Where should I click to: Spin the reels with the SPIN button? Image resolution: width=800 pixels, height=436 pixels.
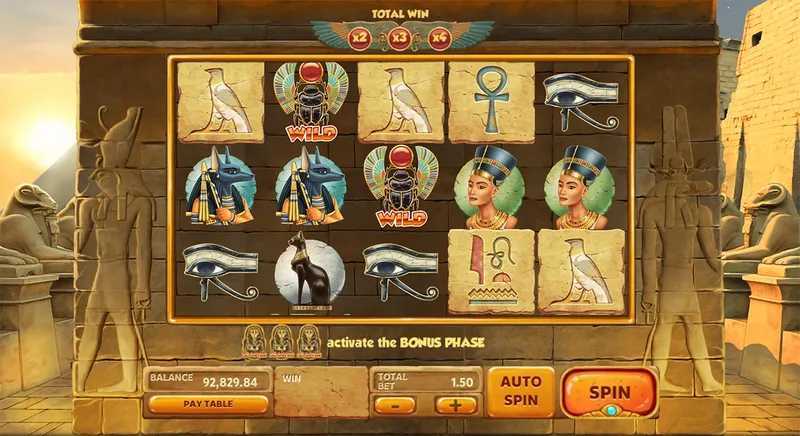tap(609, 392)
